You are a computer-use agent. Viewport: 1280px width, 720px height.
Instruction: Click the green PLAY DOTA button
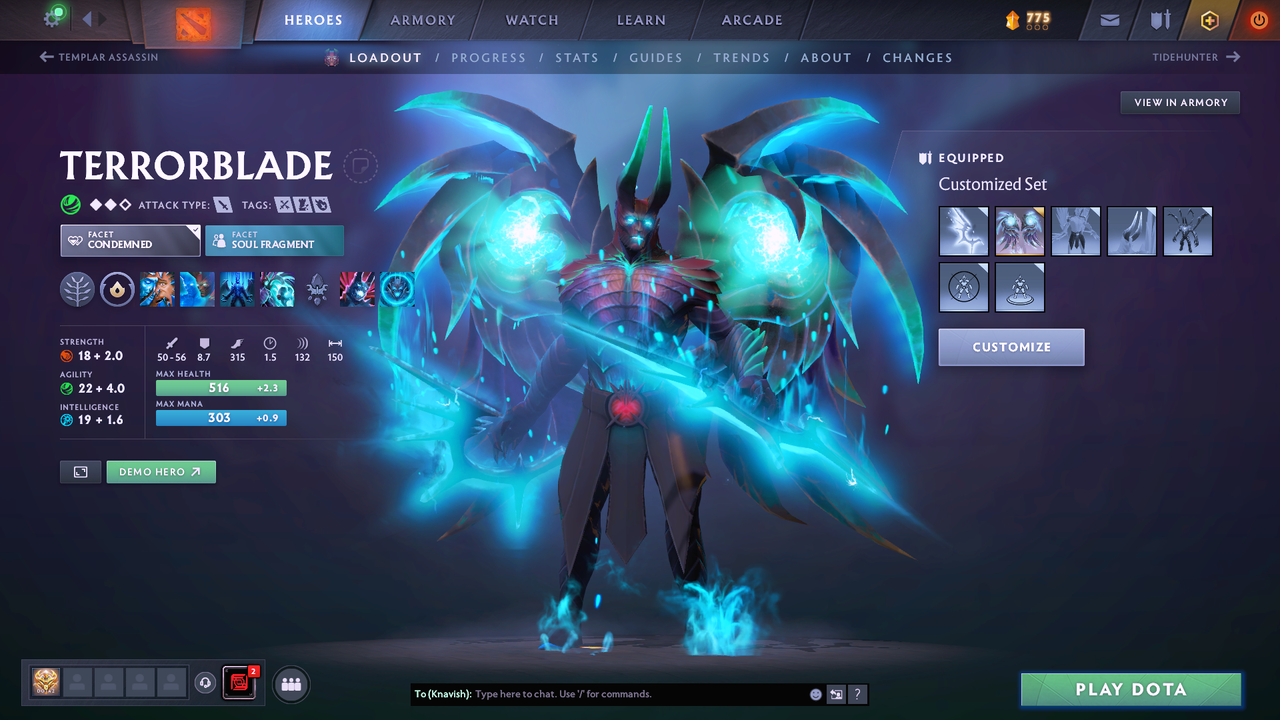click(1131, 689)
